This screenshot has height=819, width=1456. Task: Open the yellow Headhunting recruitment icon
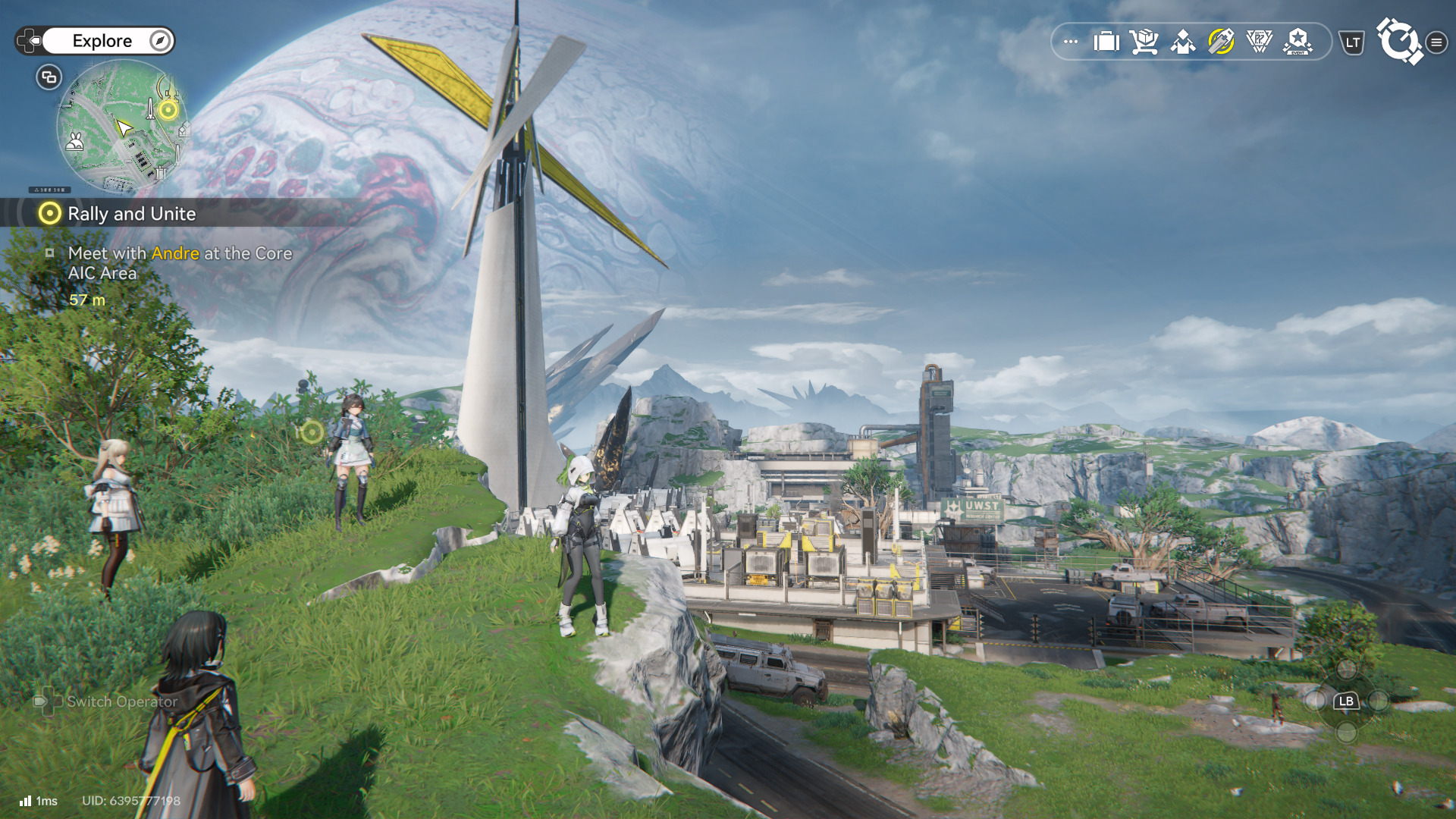1221,42
